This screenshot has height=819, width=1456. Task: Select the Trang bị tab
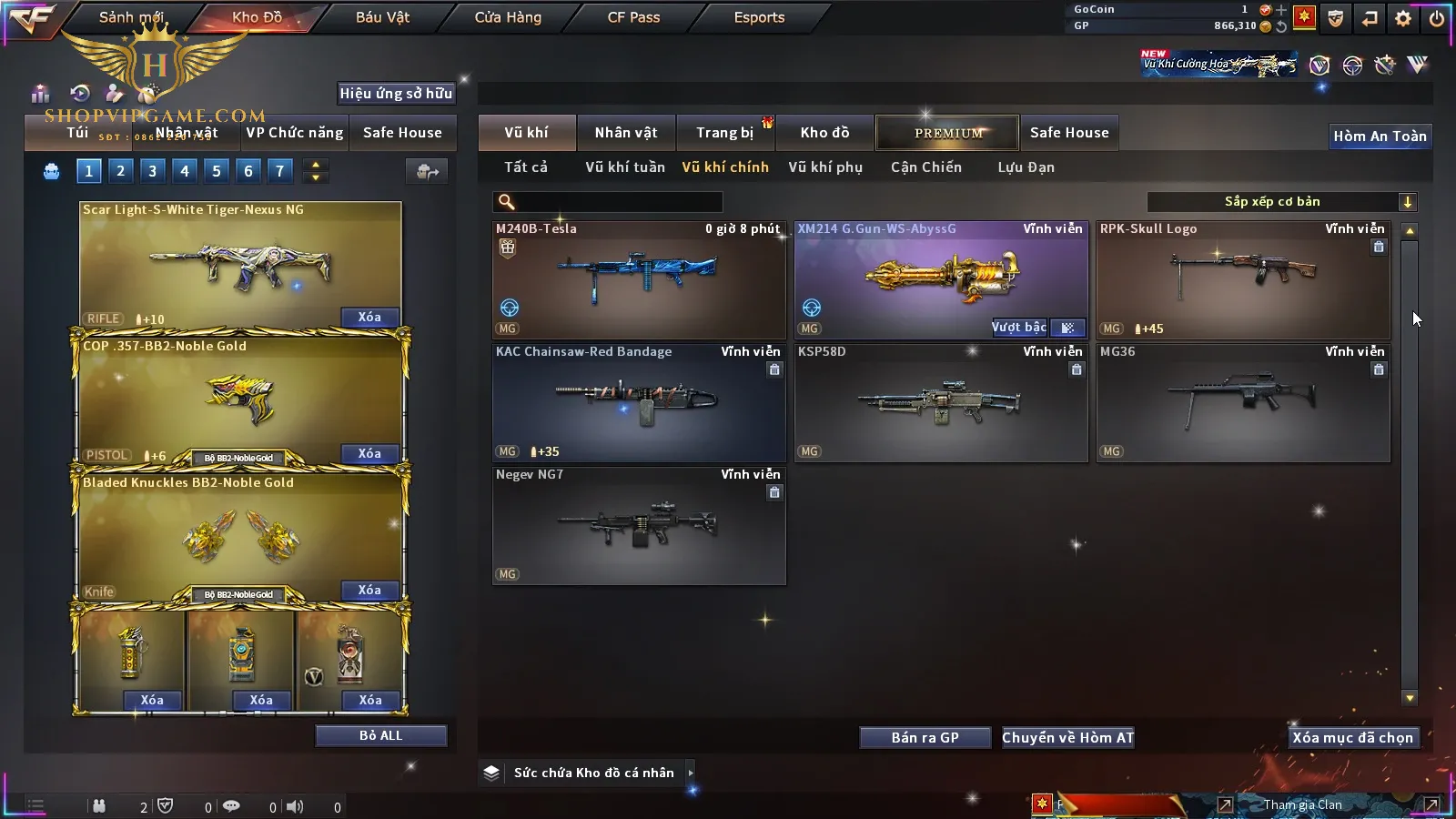724,133
